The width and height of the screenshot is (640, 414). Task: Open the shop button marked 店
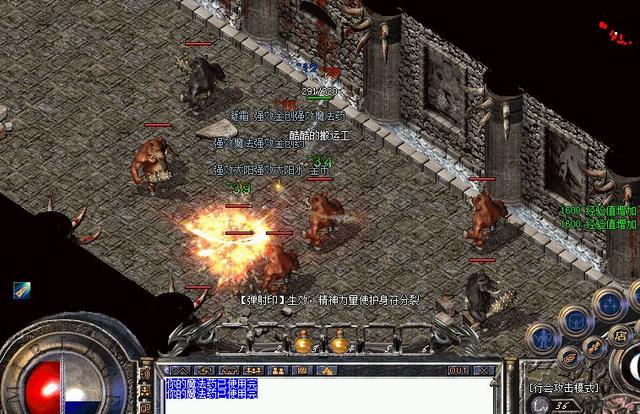pos(620,334)
